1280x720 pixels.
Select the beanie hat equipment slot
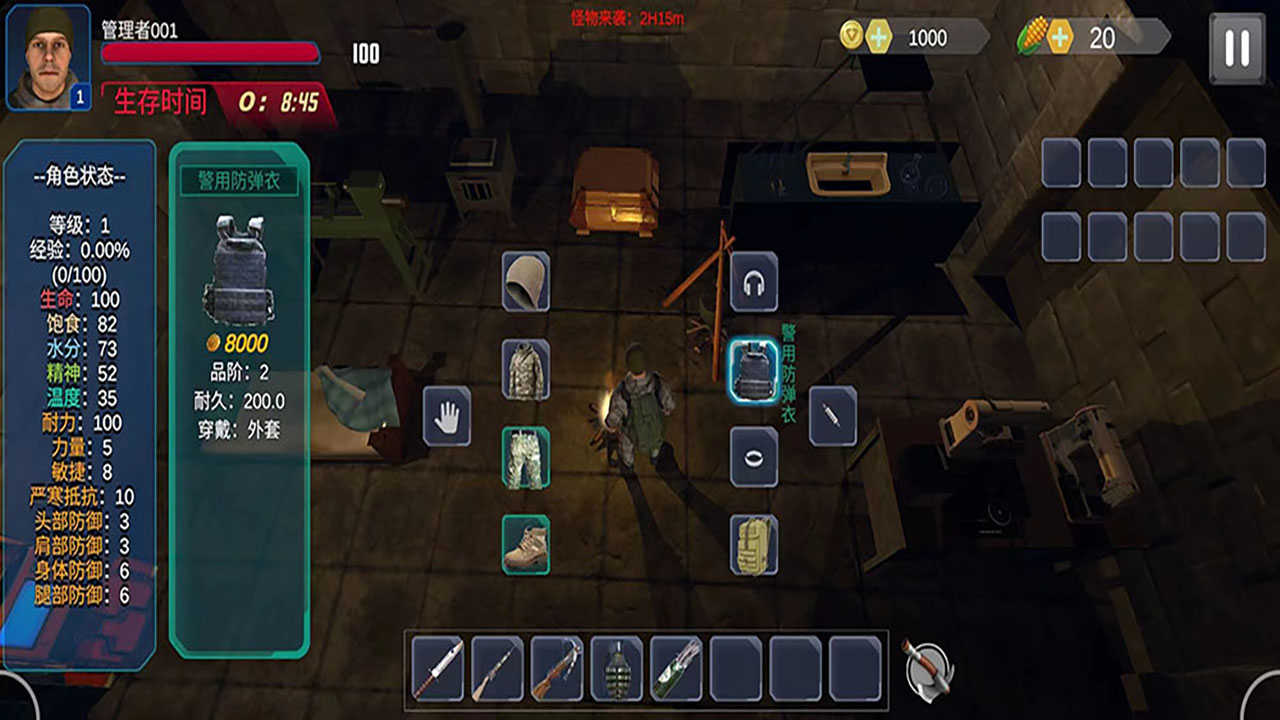tap(526, 281)
